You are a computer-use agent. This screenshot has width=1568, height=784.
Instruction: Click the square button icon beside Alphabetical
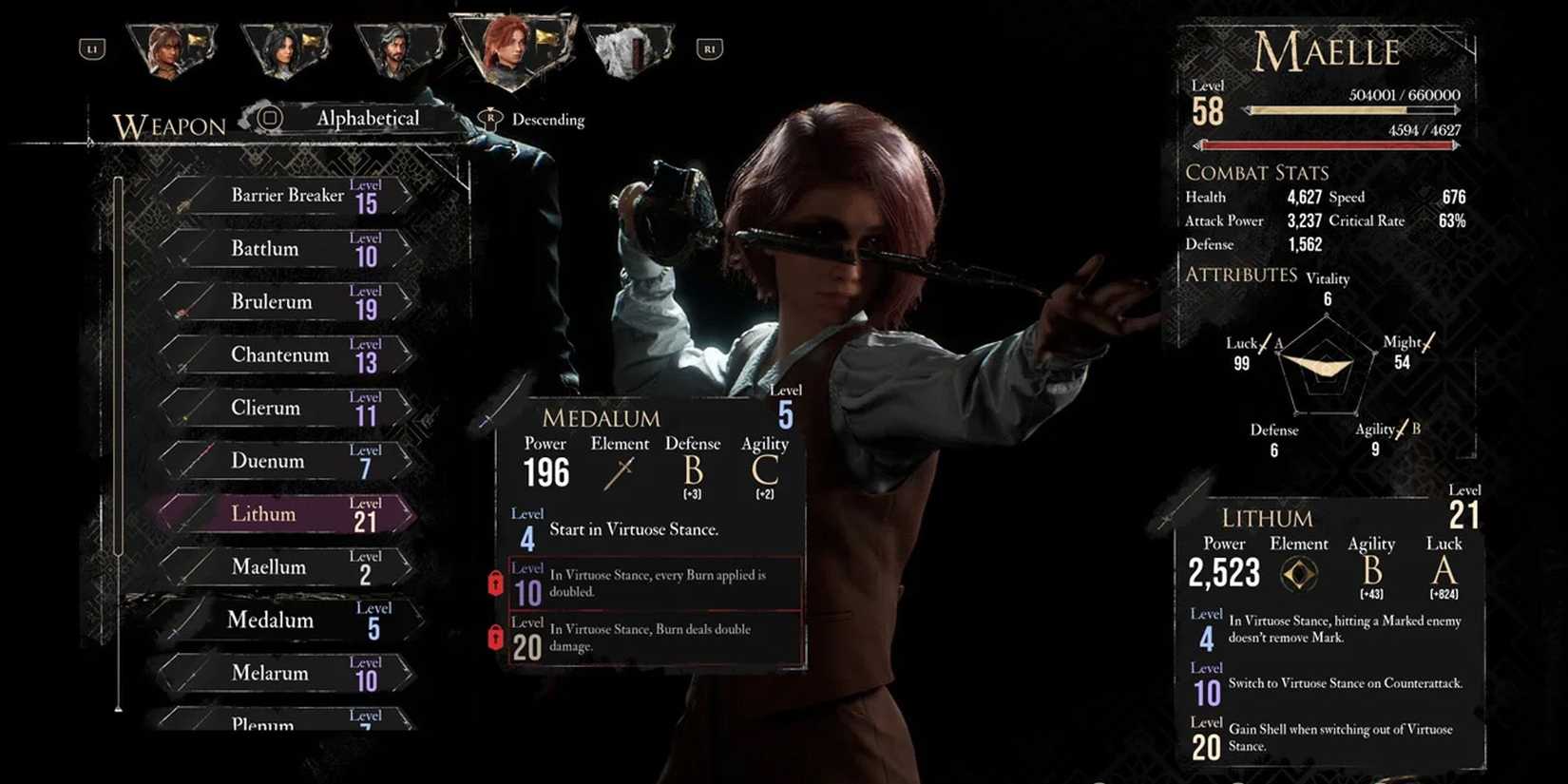(x=271, y=118)
